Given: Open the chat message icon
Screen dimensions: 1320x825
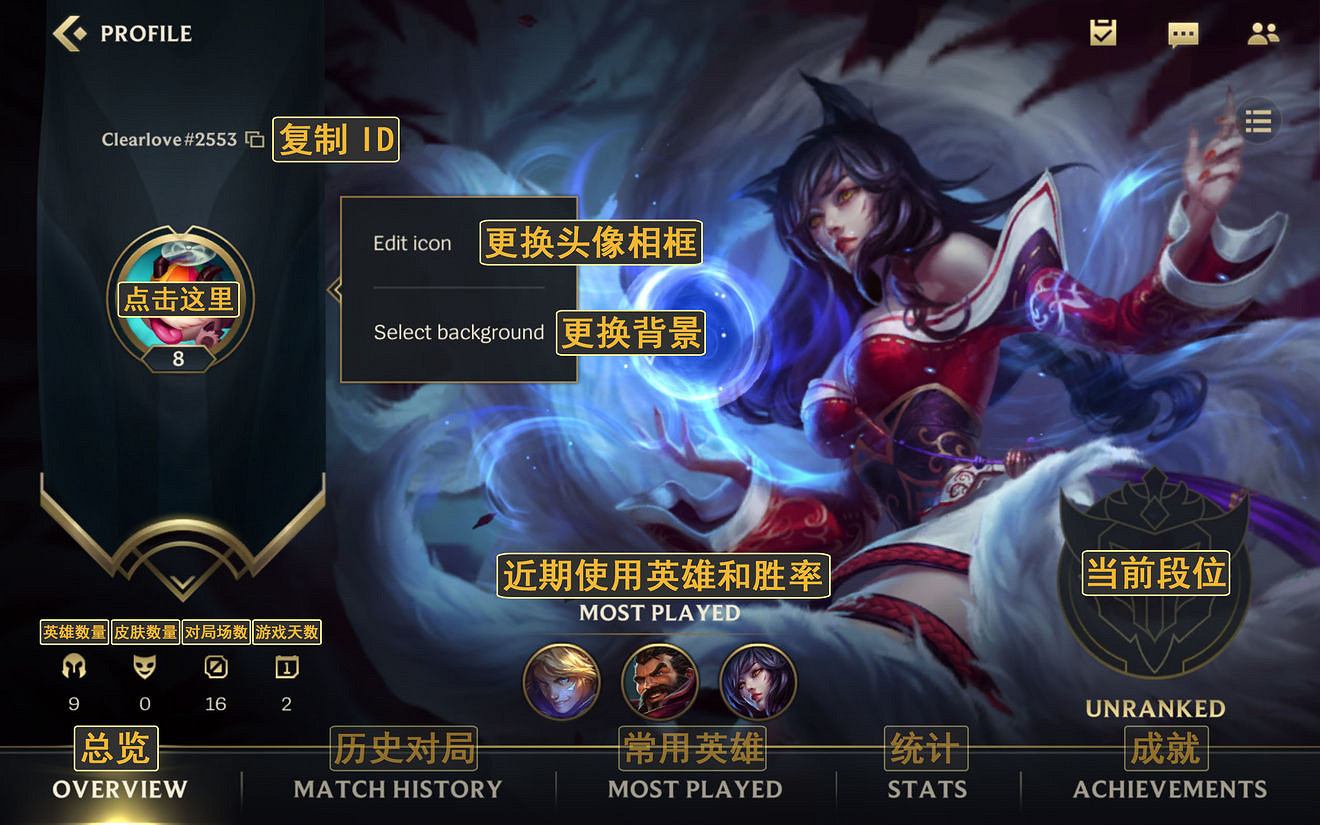Looking at the screenshot, I should (1182, 33).
